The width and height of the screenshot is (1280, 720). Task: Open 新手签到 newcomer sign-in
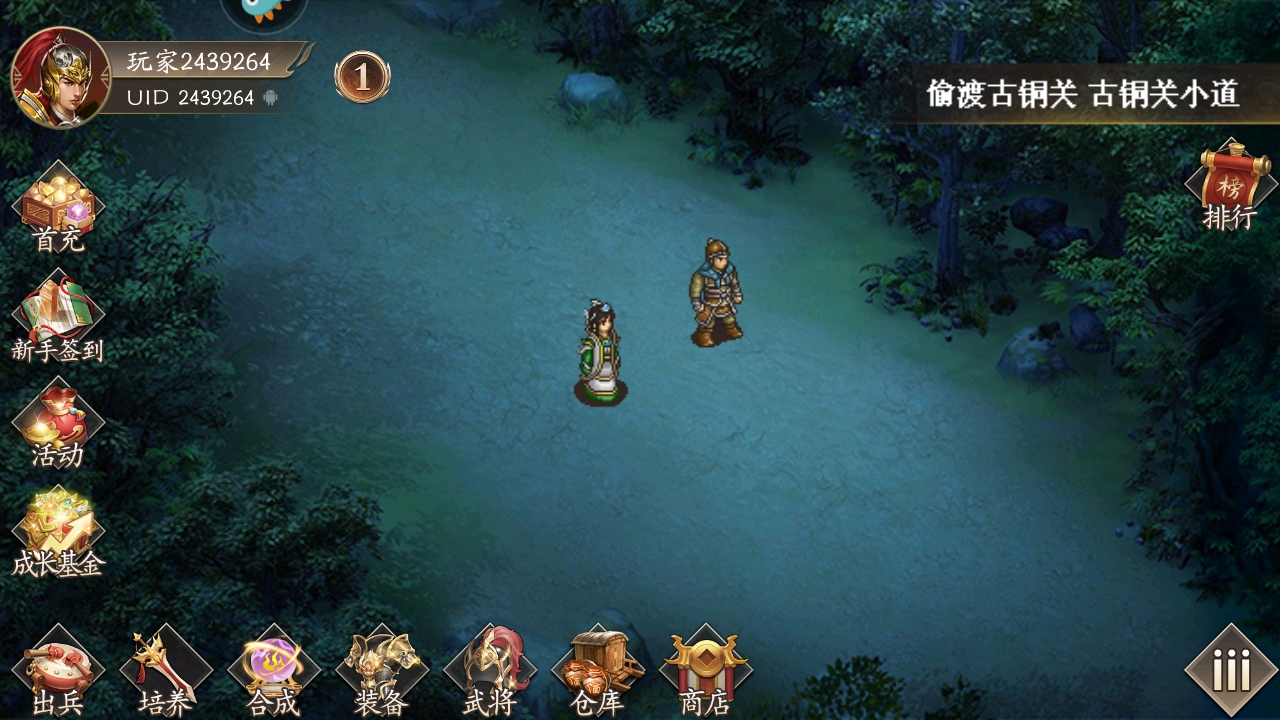58,318
